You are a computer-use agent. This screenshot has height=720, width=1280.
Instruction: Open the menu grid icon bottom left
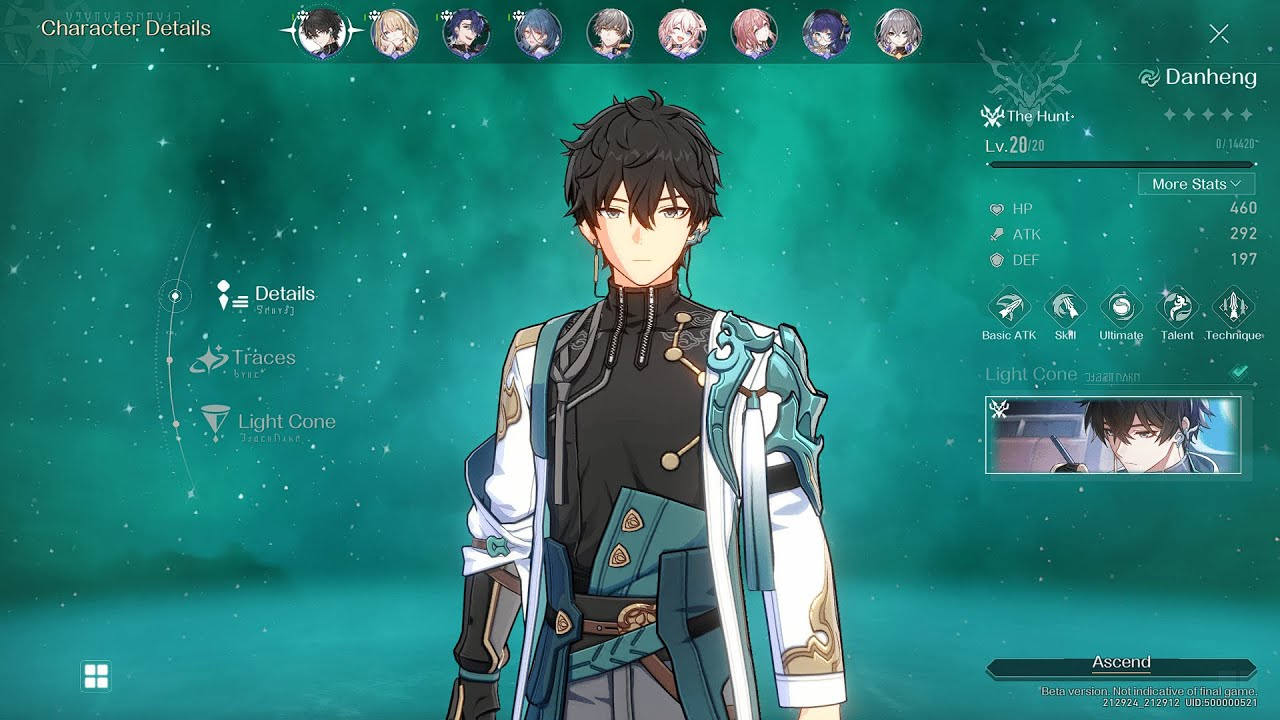coord(96,676)
